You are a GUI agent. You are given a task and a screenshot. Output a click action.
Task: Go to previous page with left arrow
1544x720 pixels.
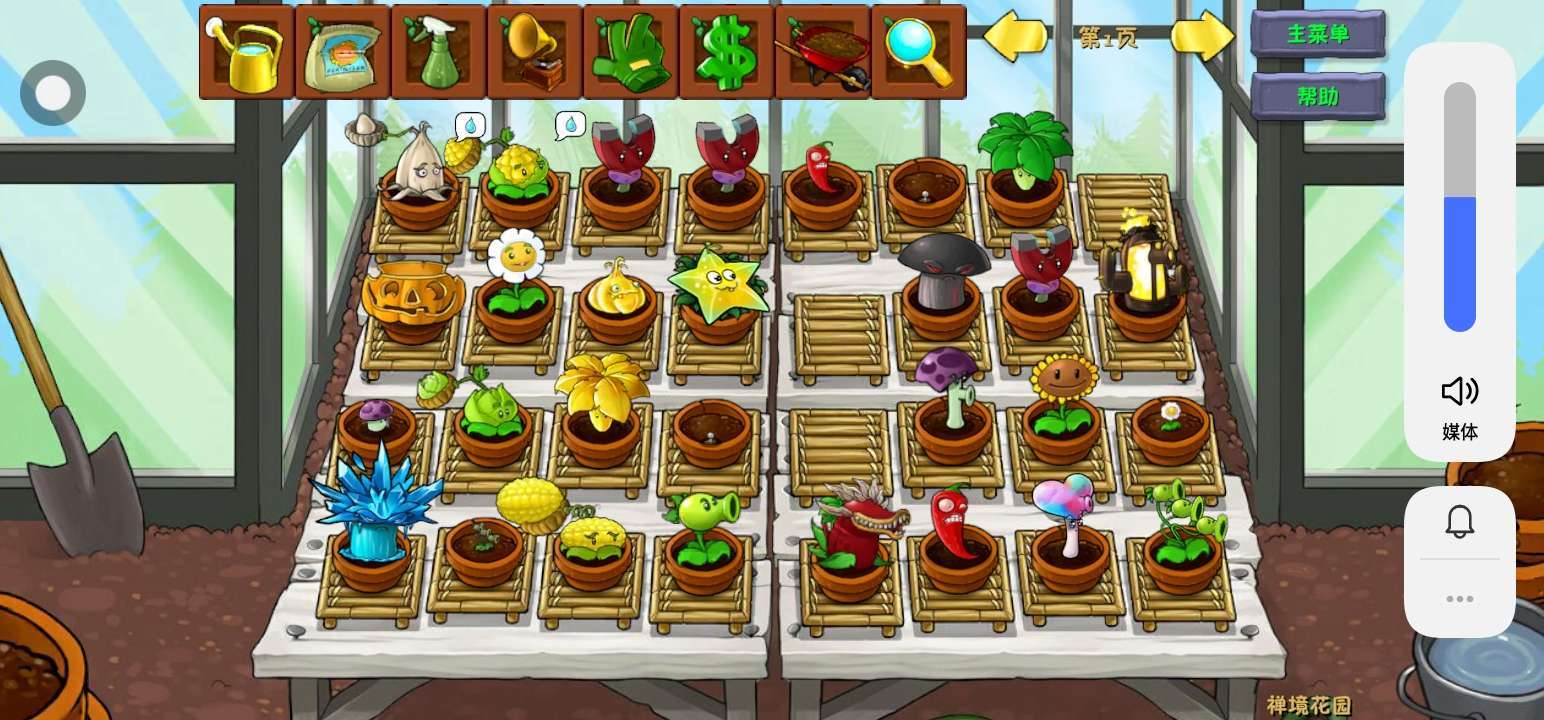(1015, 37)
